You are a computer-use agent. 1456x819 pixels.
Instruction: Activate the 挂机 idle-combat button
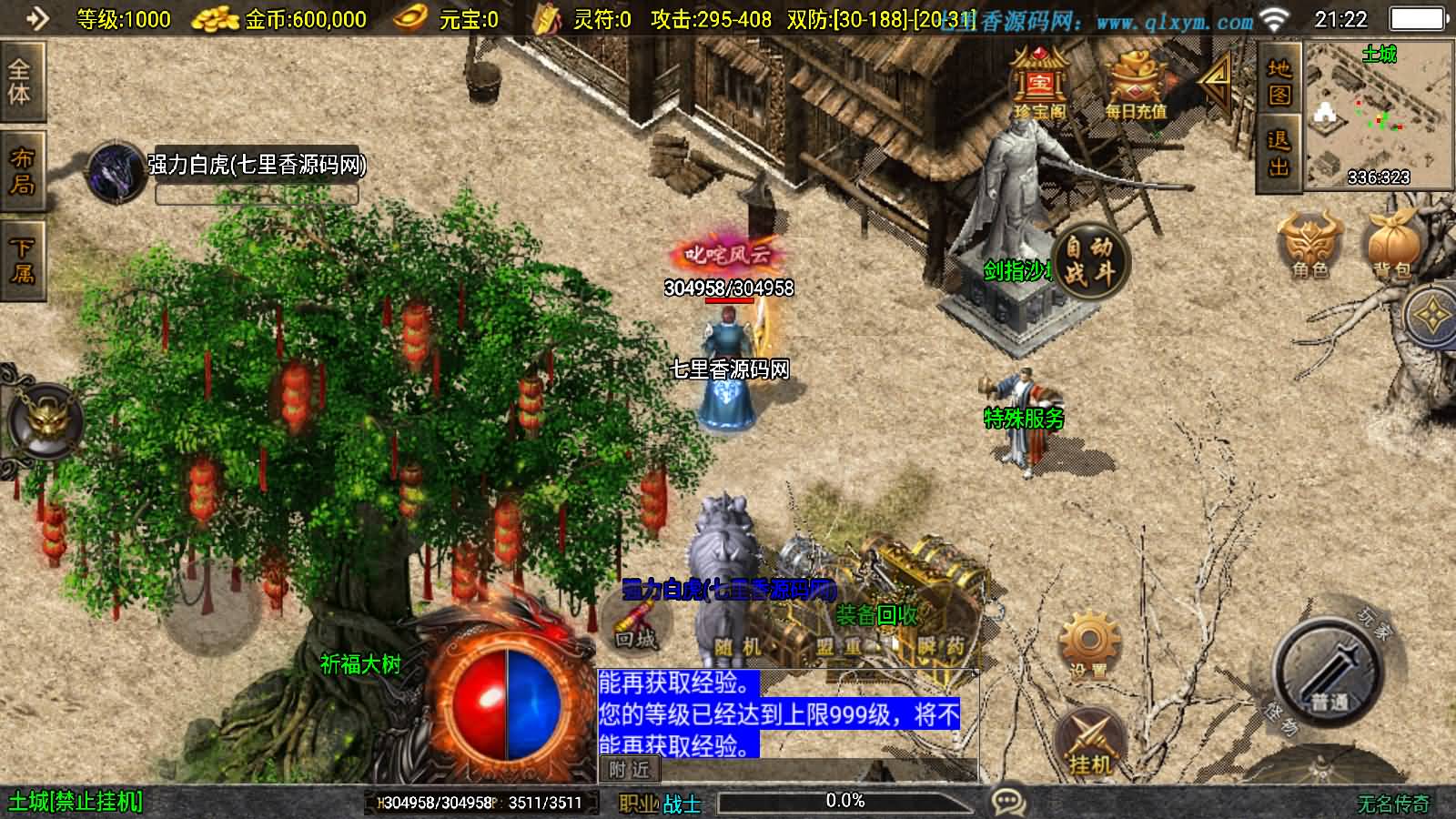tap(1090, 743)
